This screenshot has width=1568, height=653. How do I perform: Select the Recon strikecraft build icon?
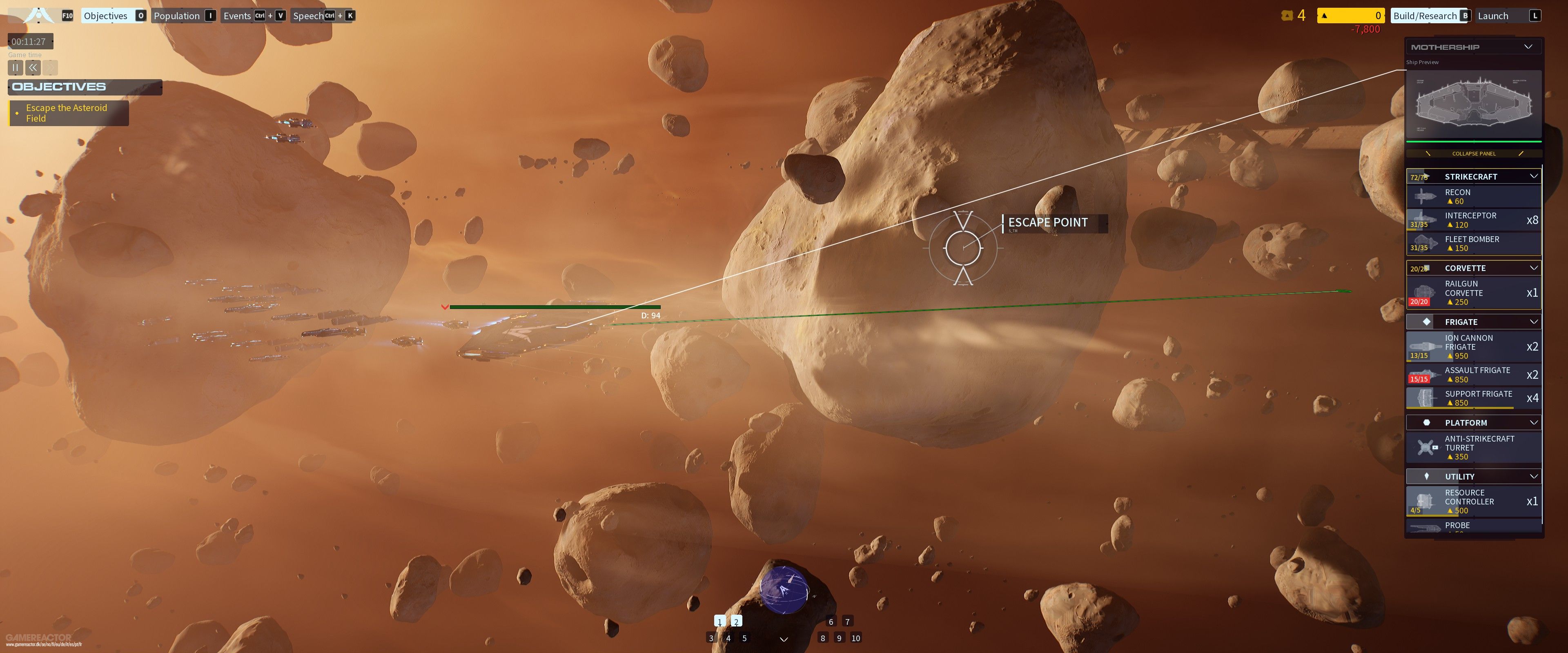[1425, 196]
